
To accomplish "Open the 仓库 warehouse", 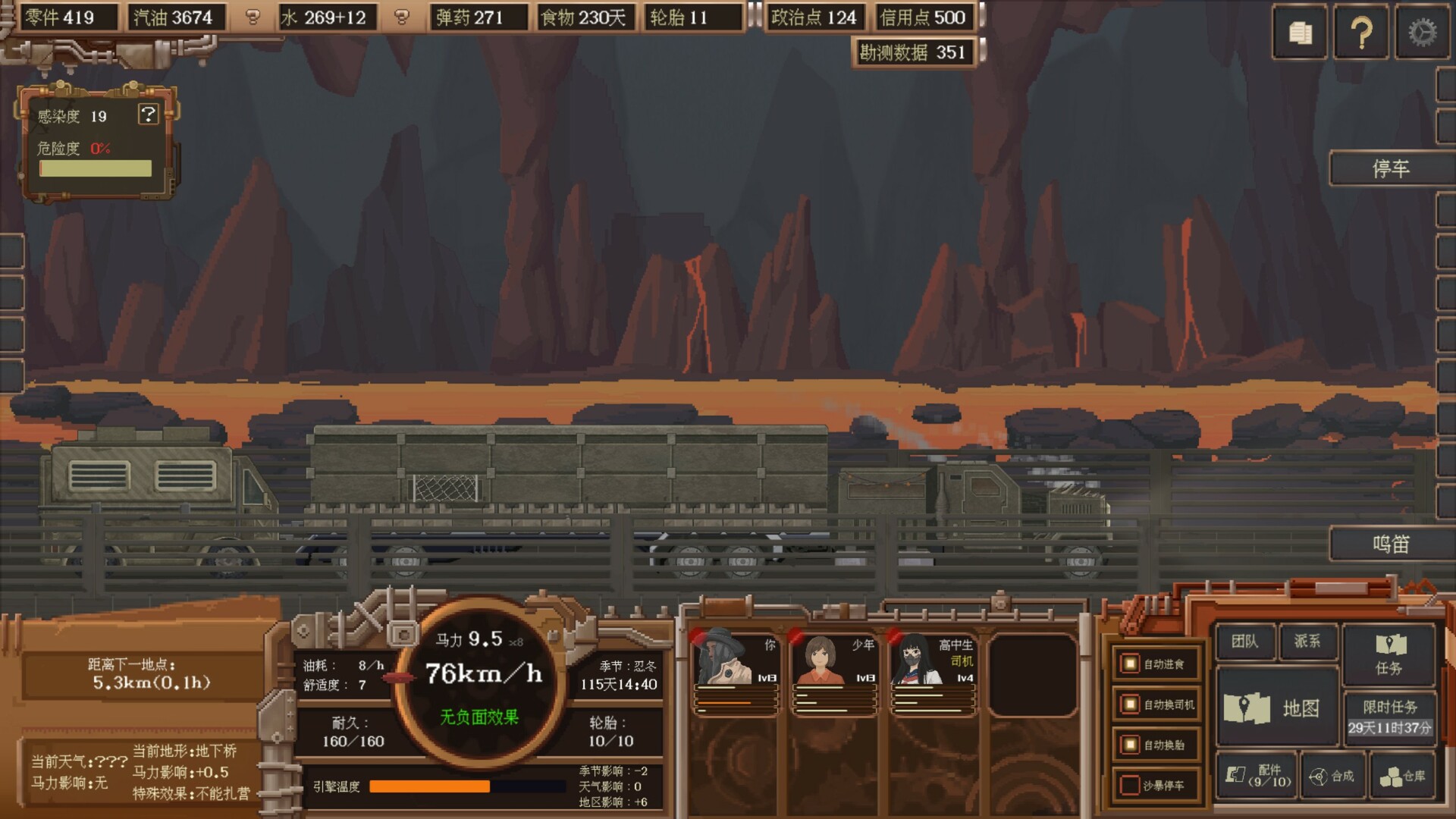I will point(1402,776).
